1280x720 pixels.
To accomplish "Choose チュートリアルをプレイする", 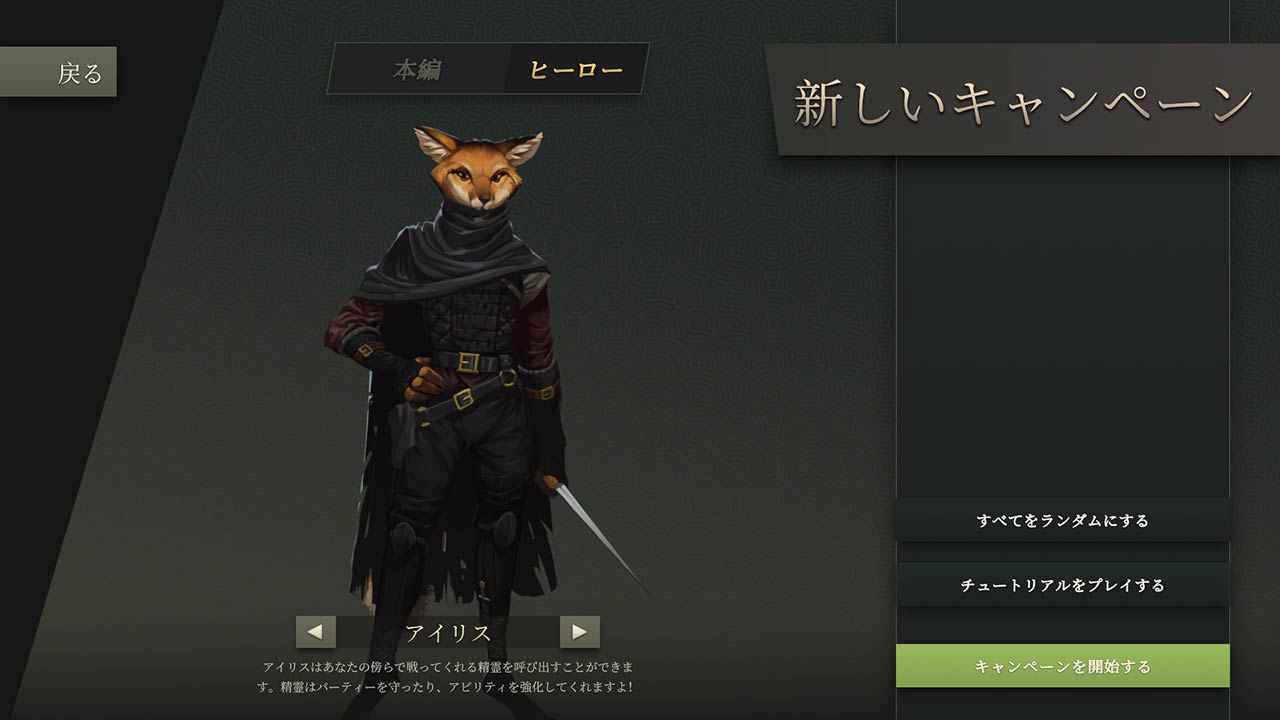I will [x=1062, y=585].
